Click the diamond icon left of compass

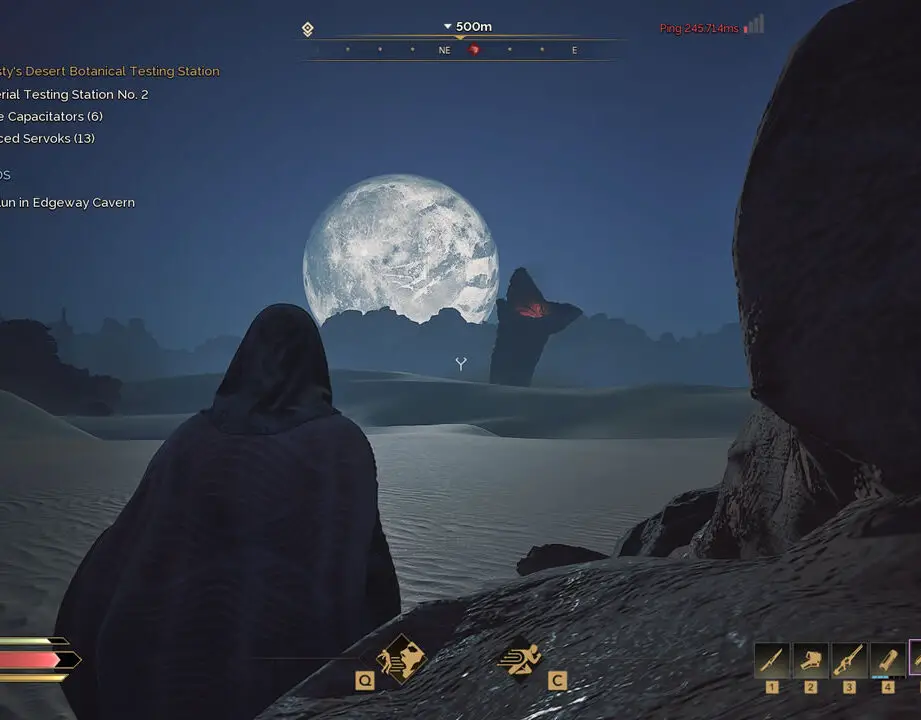click(308, 29)
